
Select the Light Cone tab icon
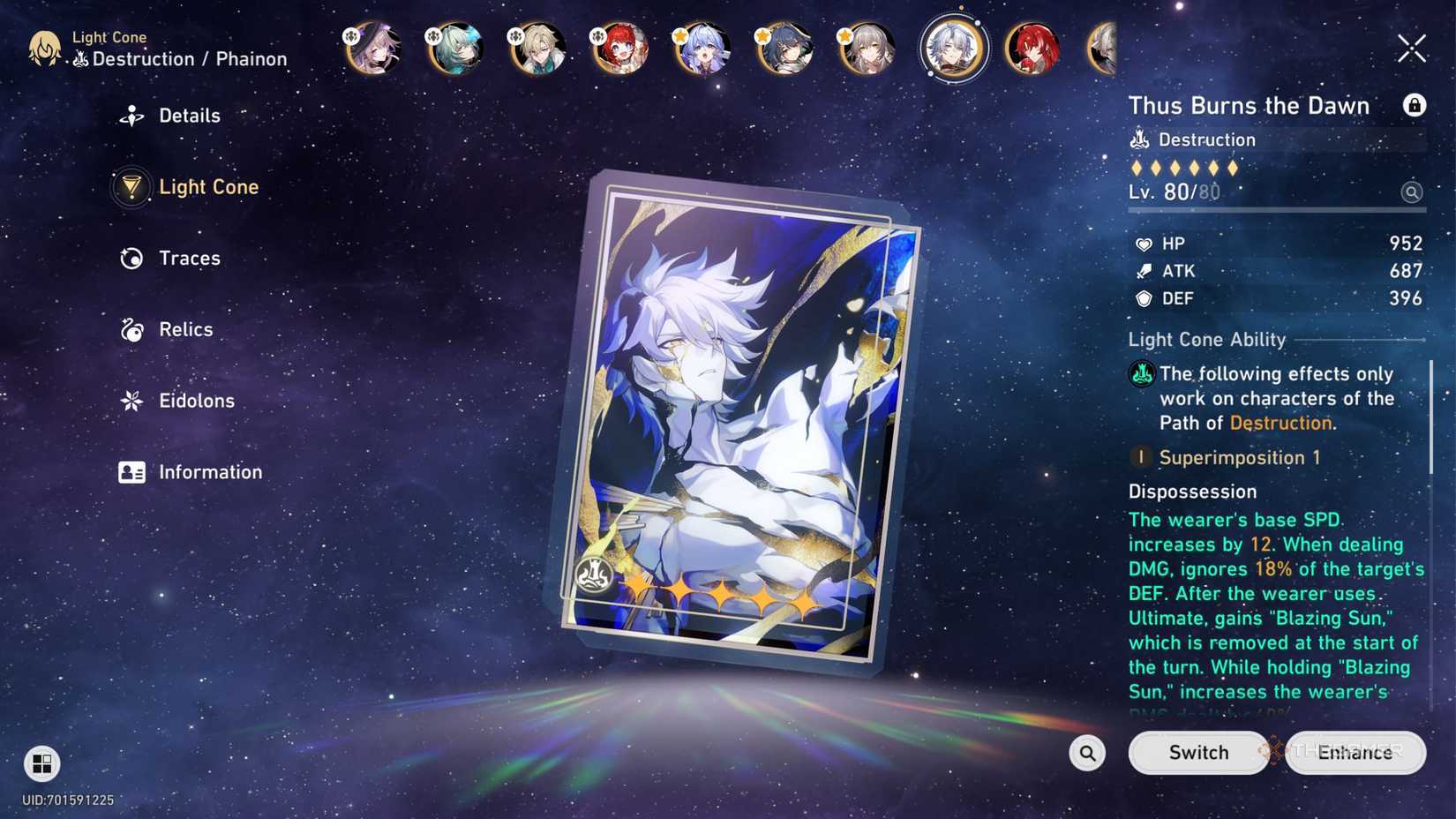pos(131,187)
